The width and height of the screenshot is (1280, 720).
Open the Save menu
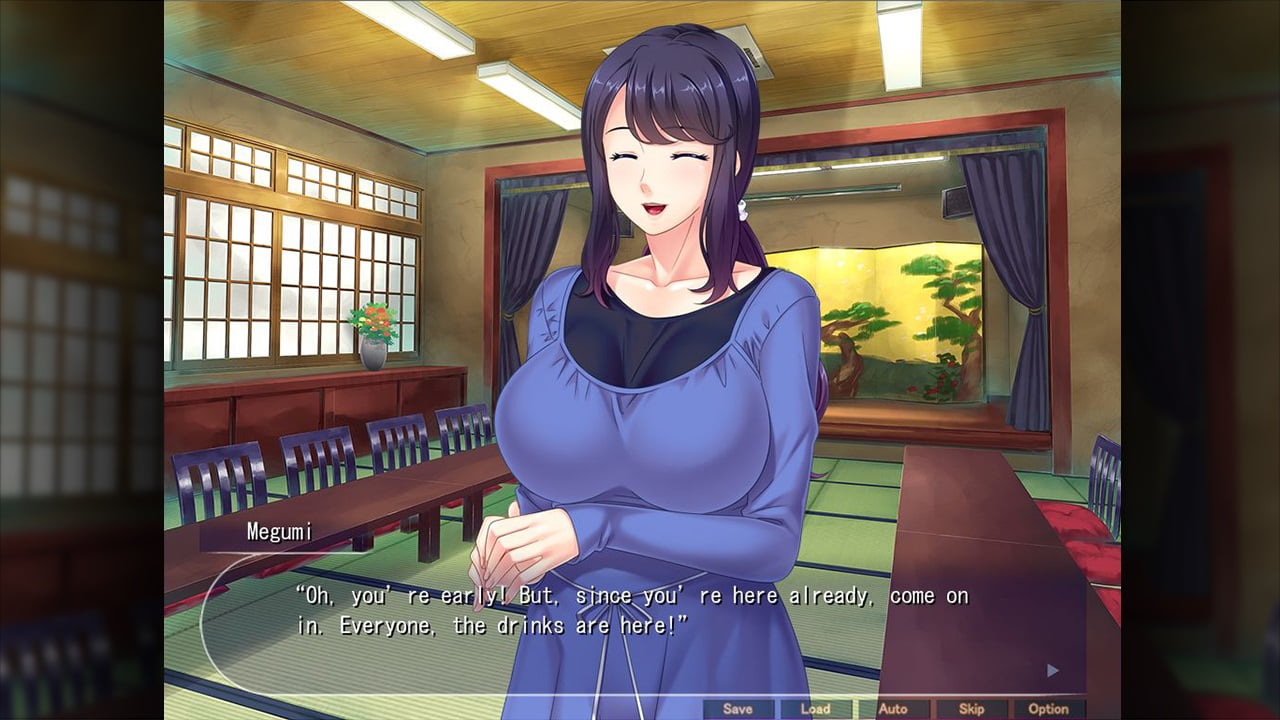(x=738, y=709)
